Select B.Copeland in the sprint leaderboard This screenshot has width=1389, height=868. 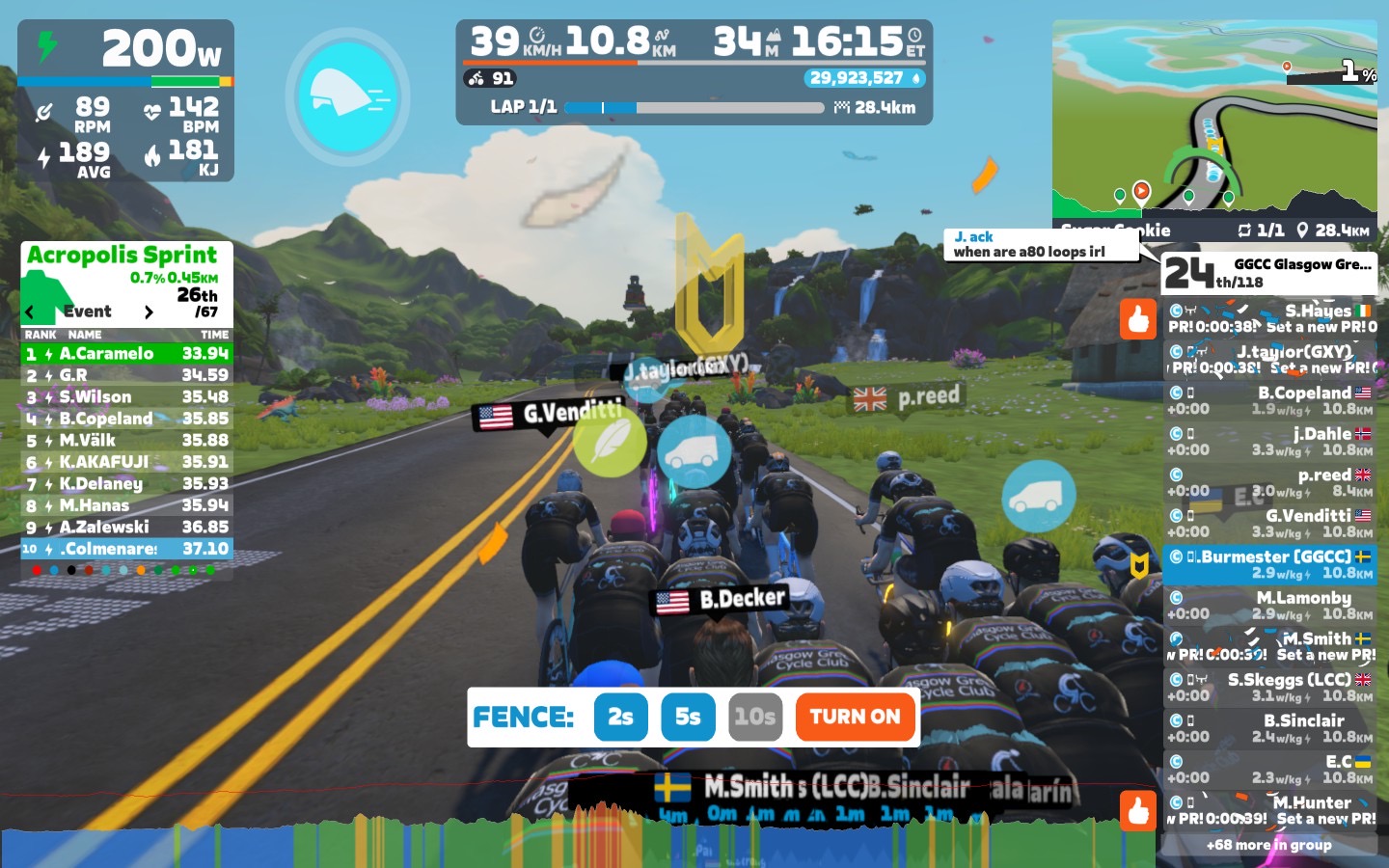[126, 419]
